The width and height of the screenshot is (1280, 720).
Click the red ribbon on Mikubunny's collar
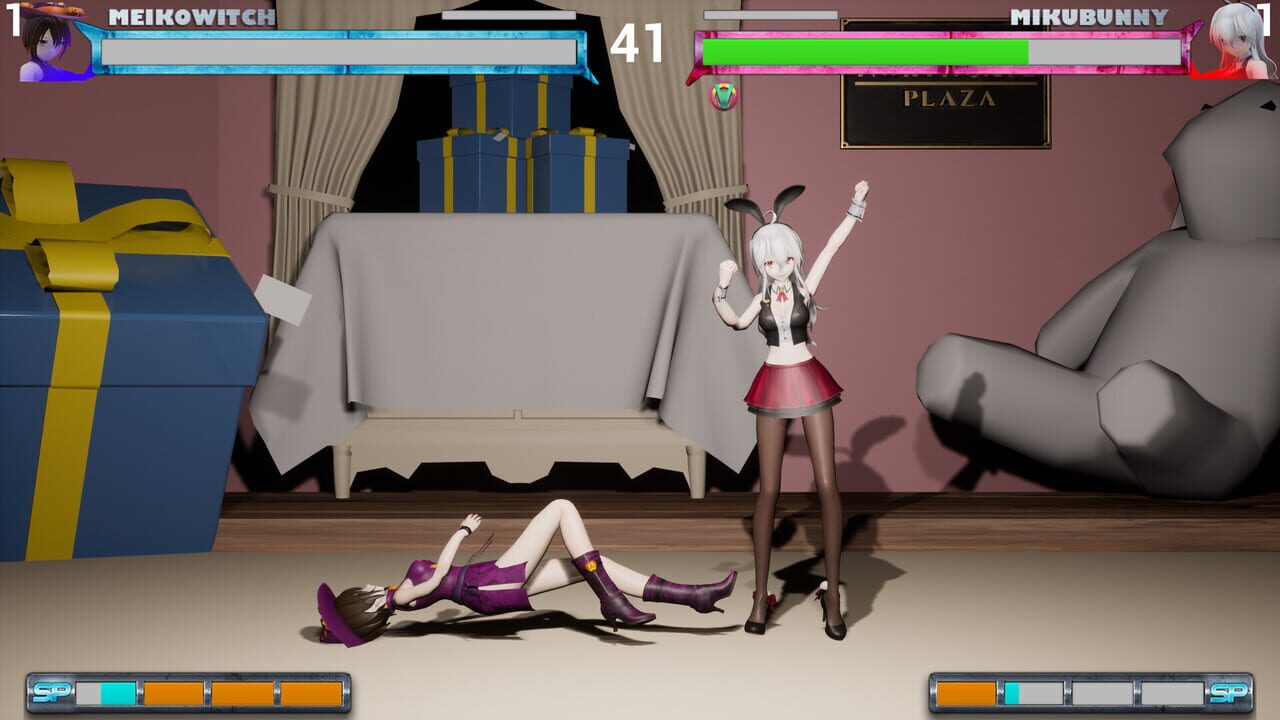(x=780, y=299)
